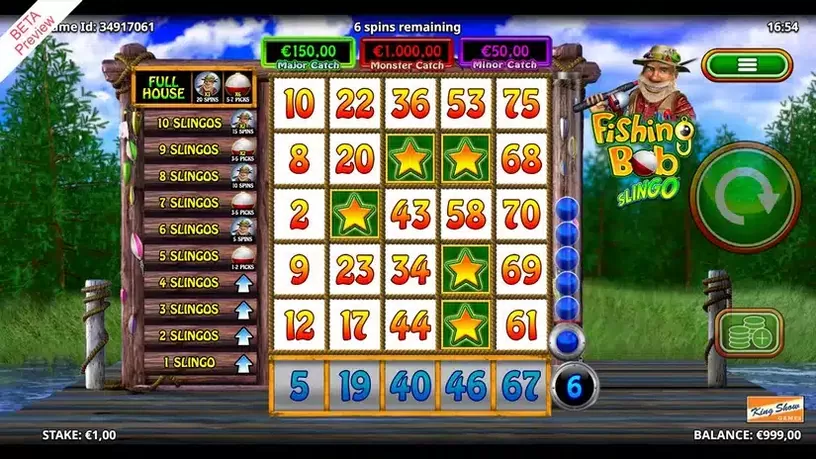Select grid number 58

[464, 213]
